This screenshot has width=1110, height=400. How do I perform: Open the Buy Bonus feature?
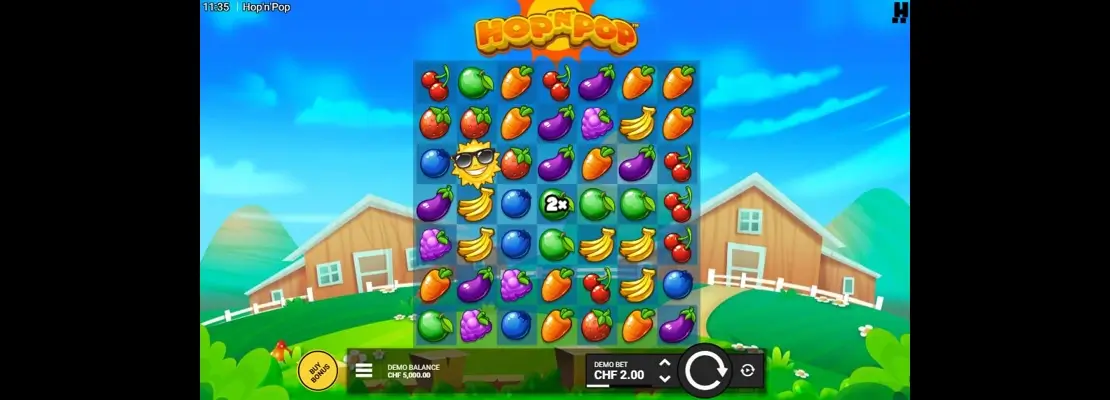(x=317, y=370)
